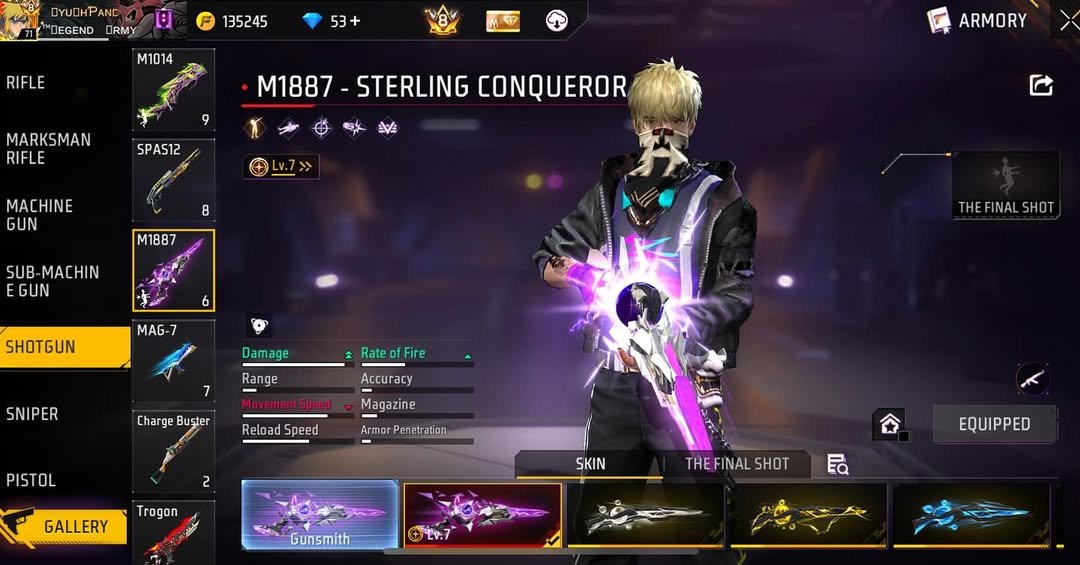1080x565 pixels.
Task: Choose the Sub-Machine Gun category
Action: tap(53, 281)
